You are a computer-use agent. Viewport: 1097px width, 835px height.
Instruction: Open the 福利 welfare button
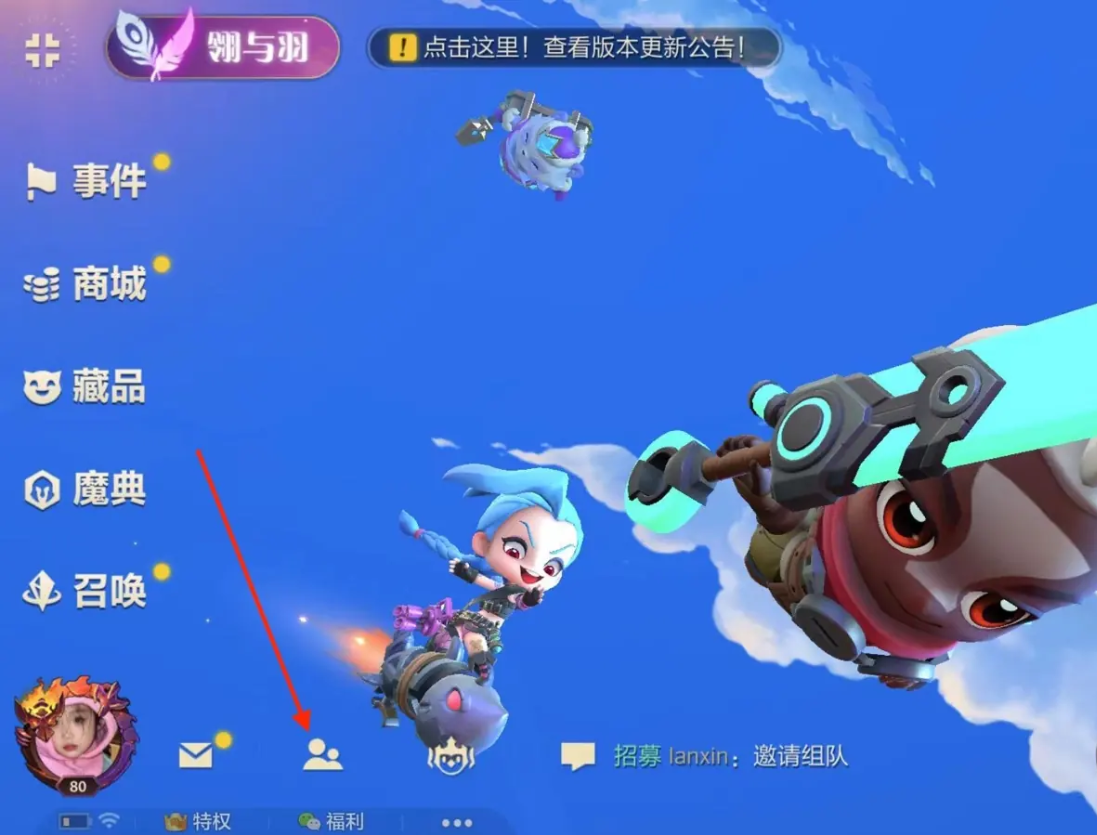pos(332,822)
